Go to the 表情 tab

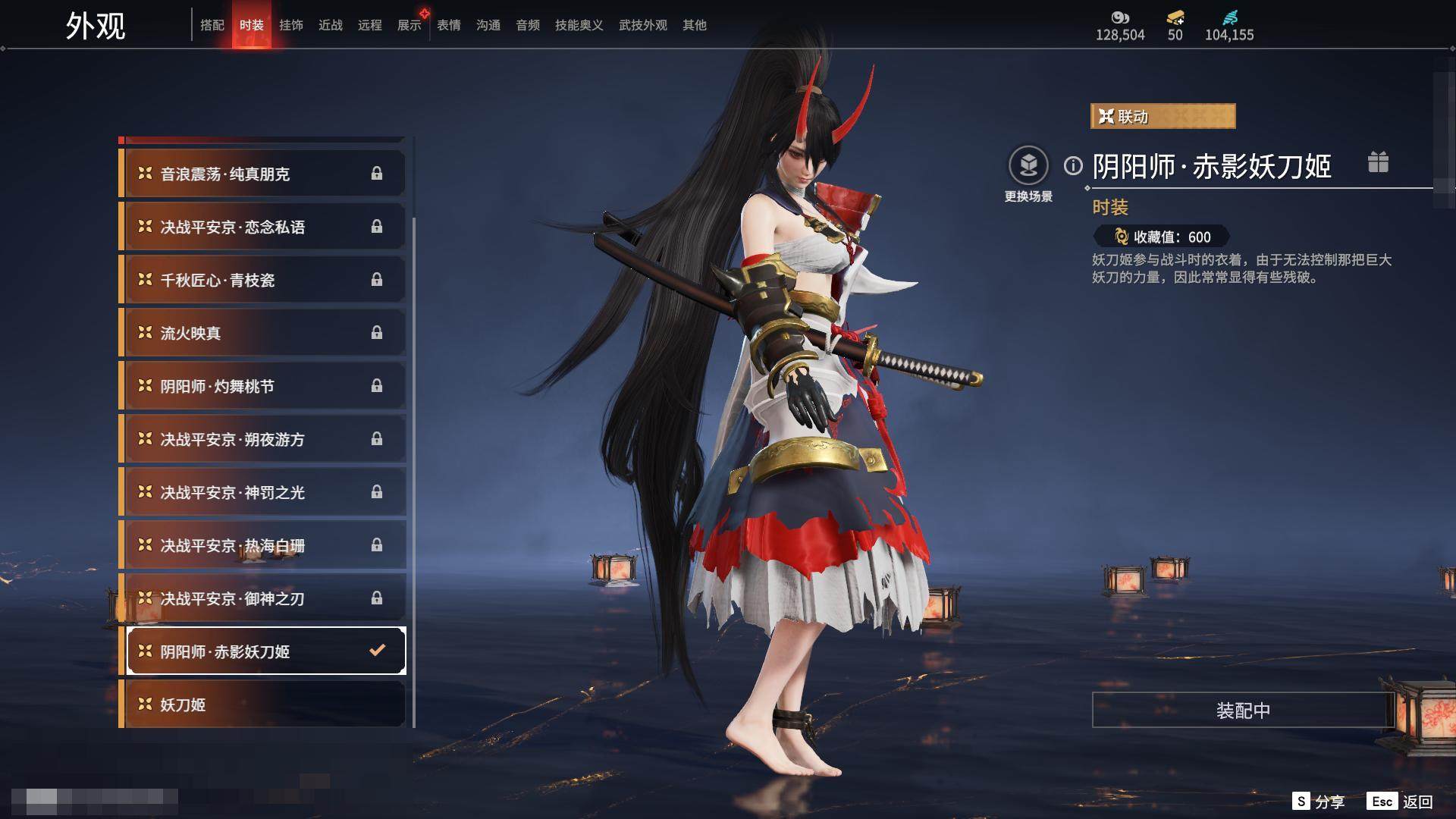pyautogui.click(x=449, y=25)
